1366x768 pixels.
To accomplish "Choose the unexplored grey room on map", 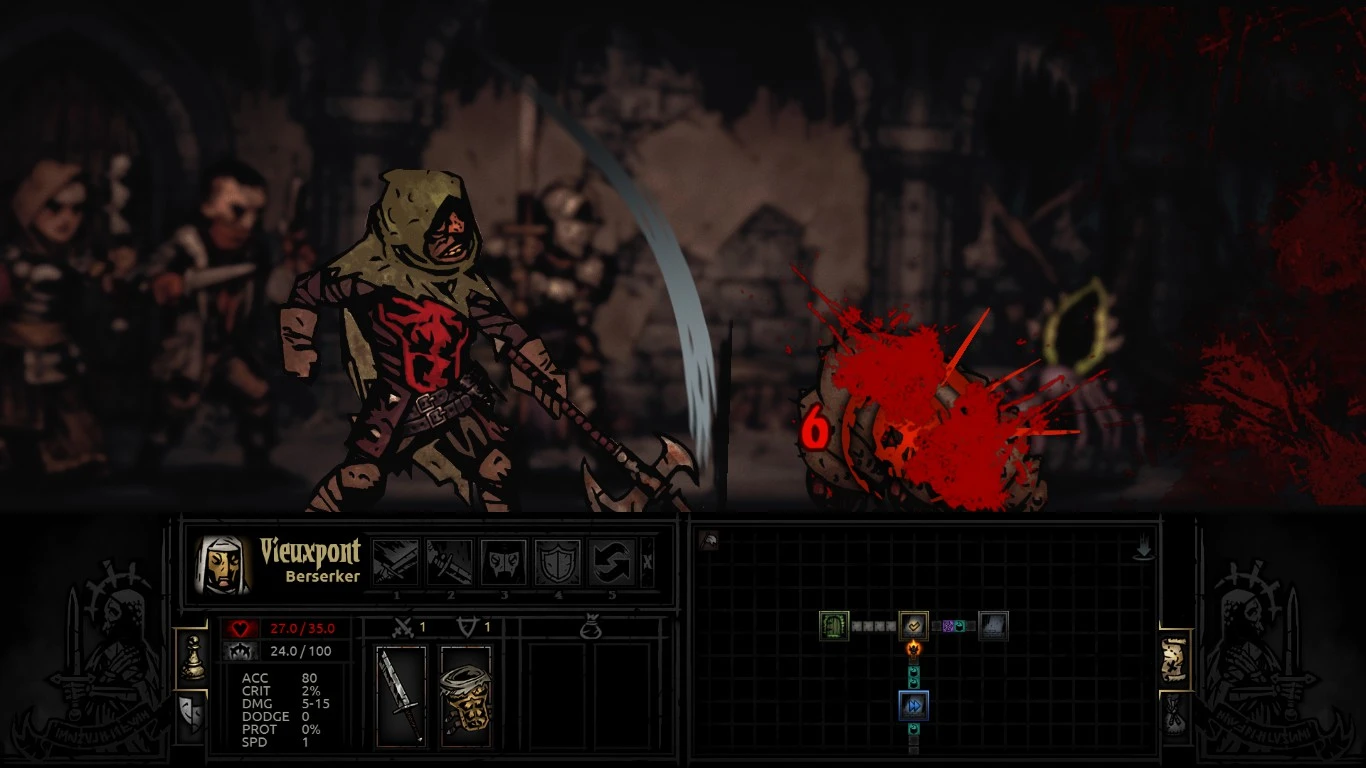I will (993, 626).
